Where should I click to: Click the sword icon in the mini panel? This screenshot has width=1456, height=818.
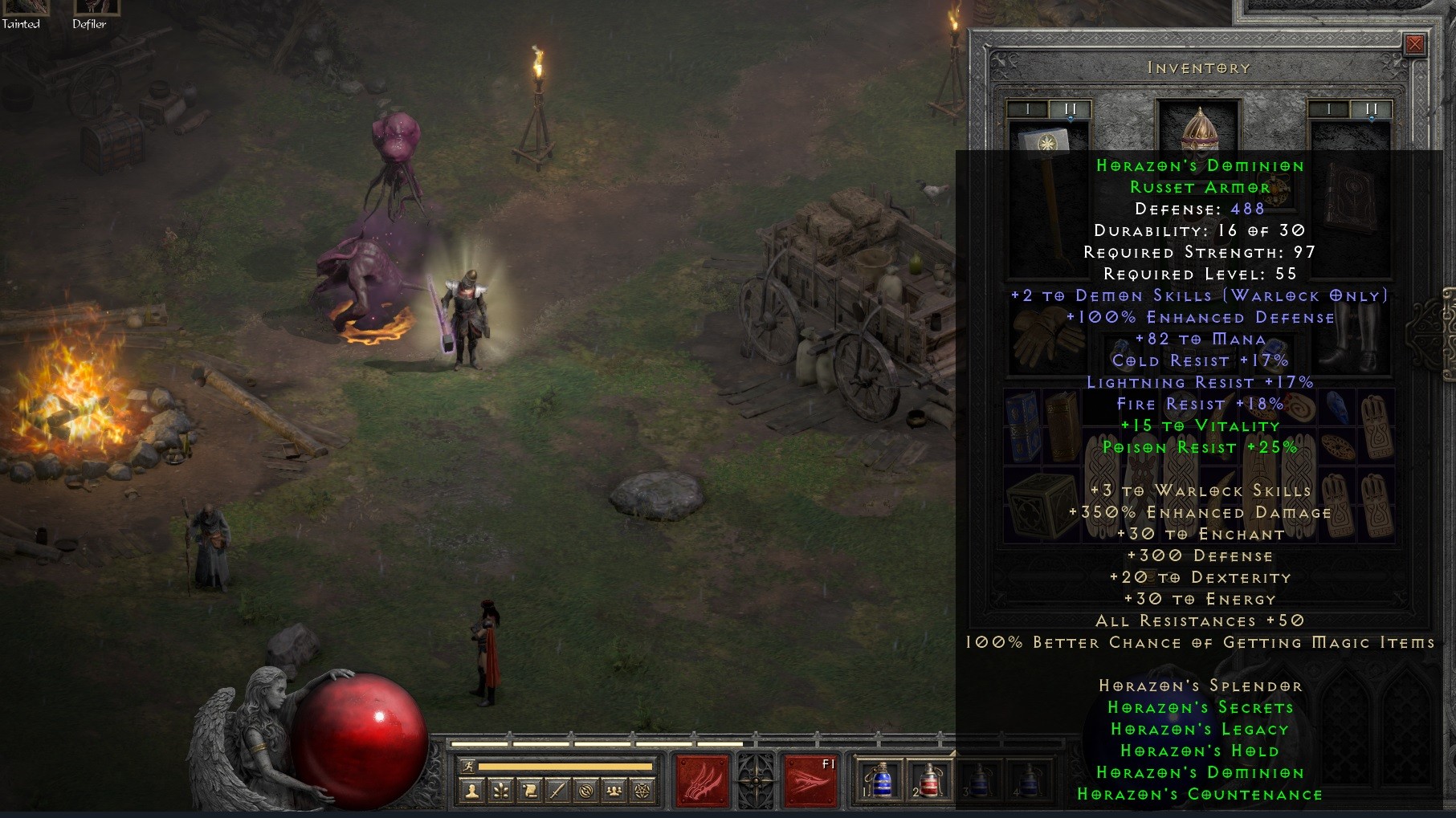click(557, 792)
